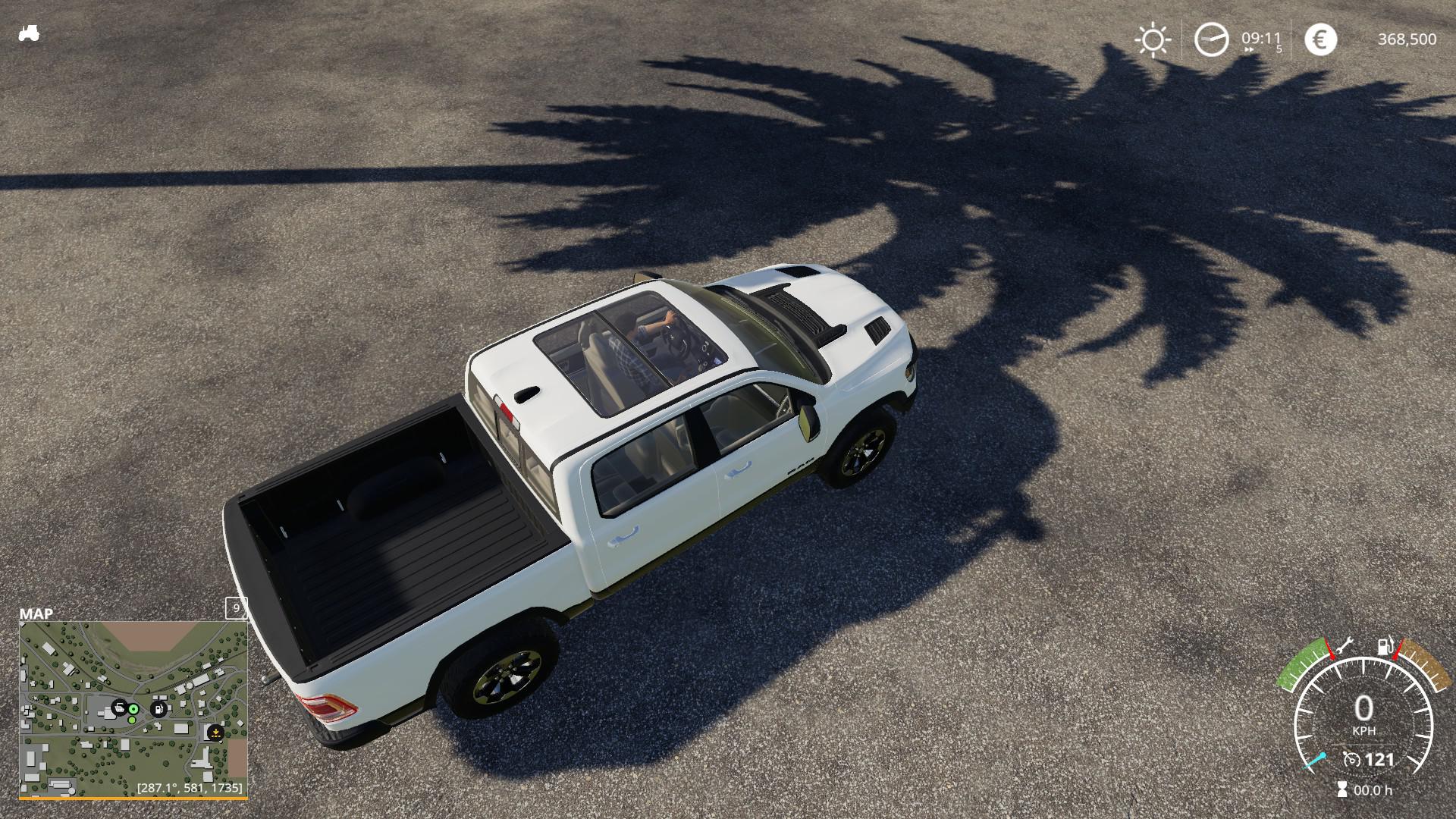Click the cruise control speed icon
This screenshot has width=1456, height=819.
tap(1351, 759)
